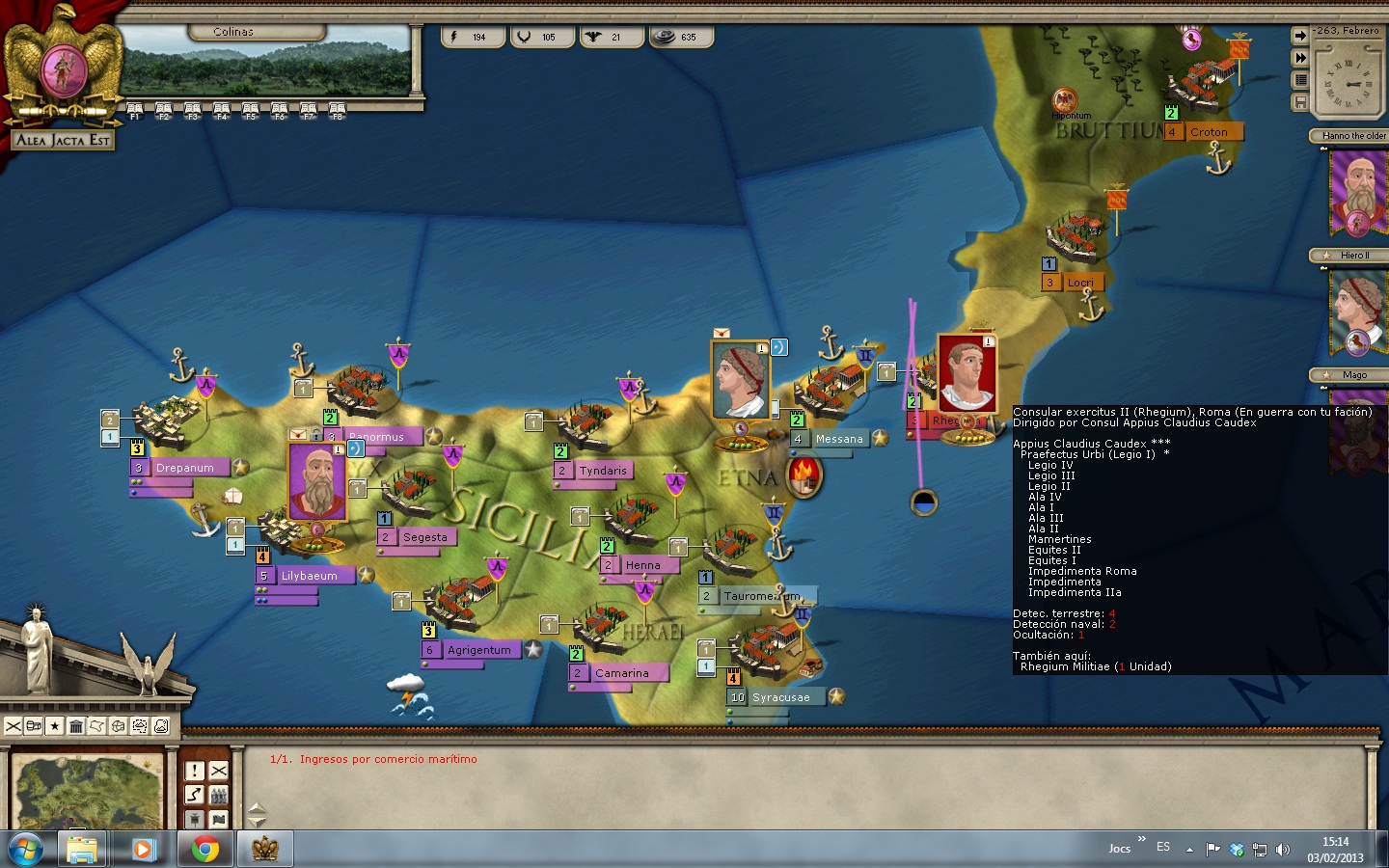Open the list menu button beside the clock

pos(1300,80)
